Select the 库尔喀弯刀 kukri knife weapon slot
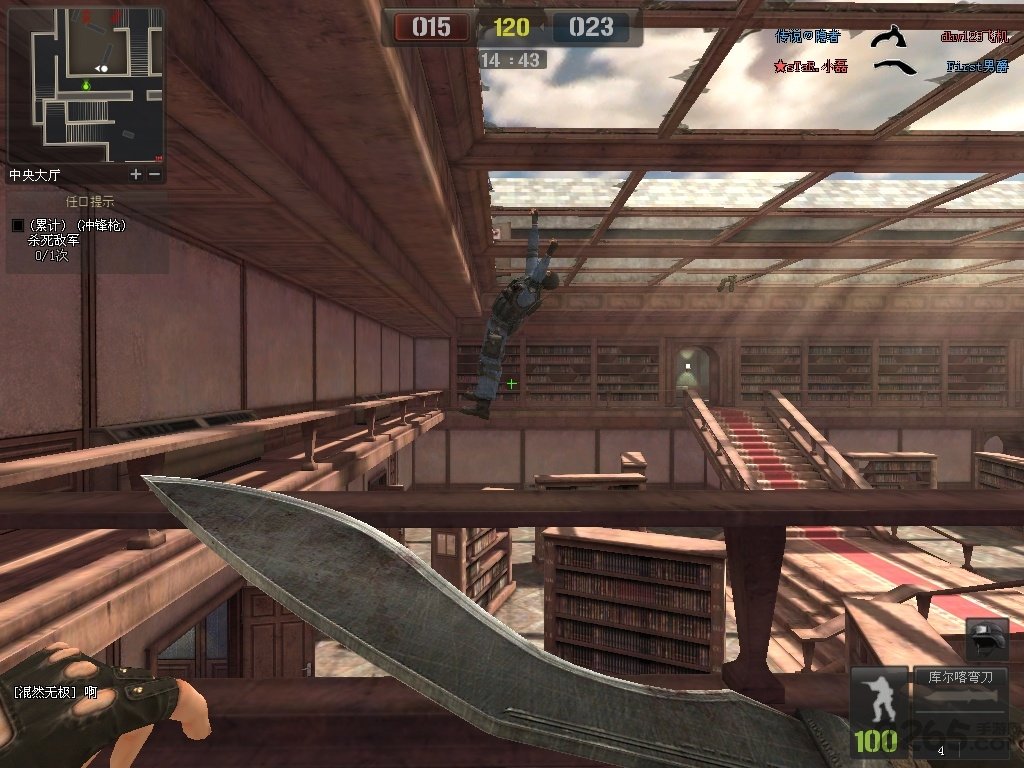 click(959, 677)
